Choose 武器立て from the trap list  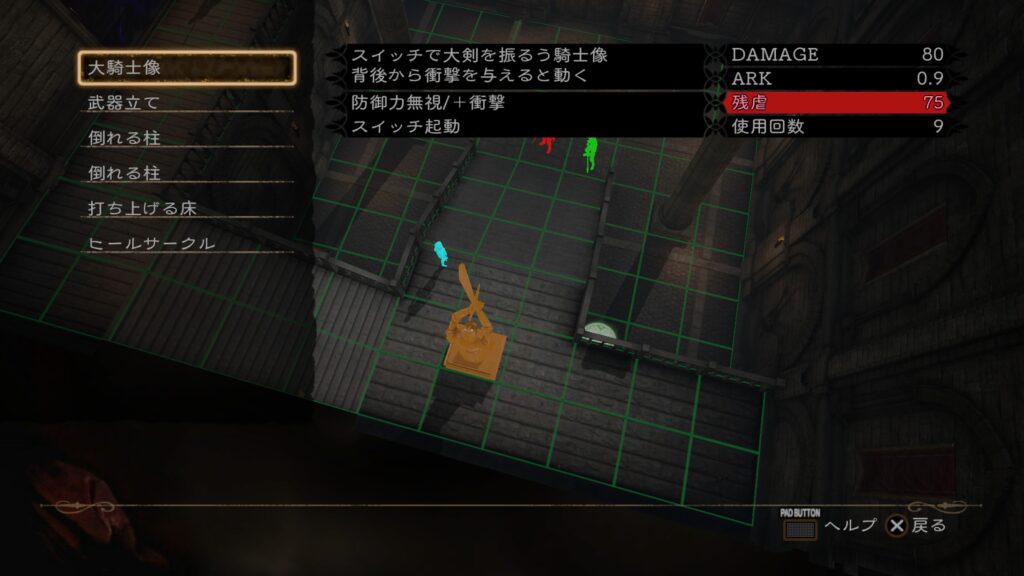click(x=187, y=103)
